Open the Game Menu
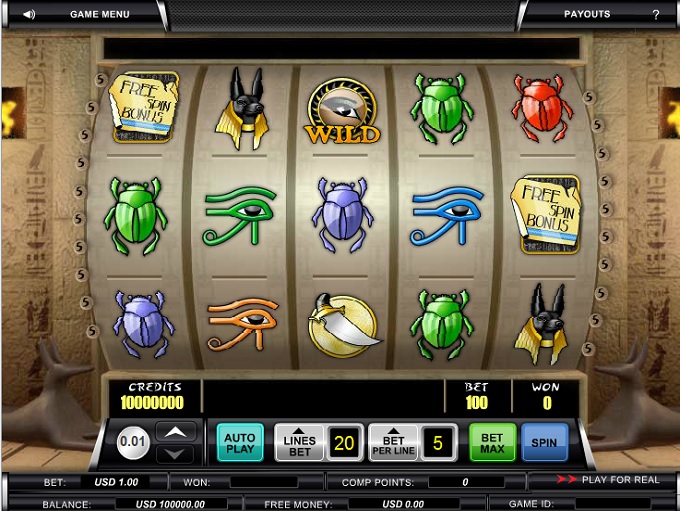This screenshot has width=680, height=511. [x=99, y=14]
